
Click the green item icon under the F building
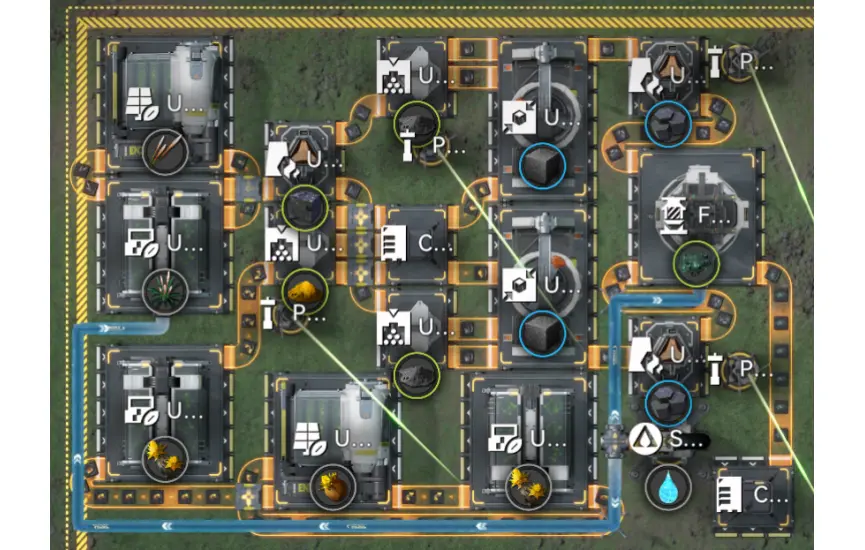tap(692, 263)
